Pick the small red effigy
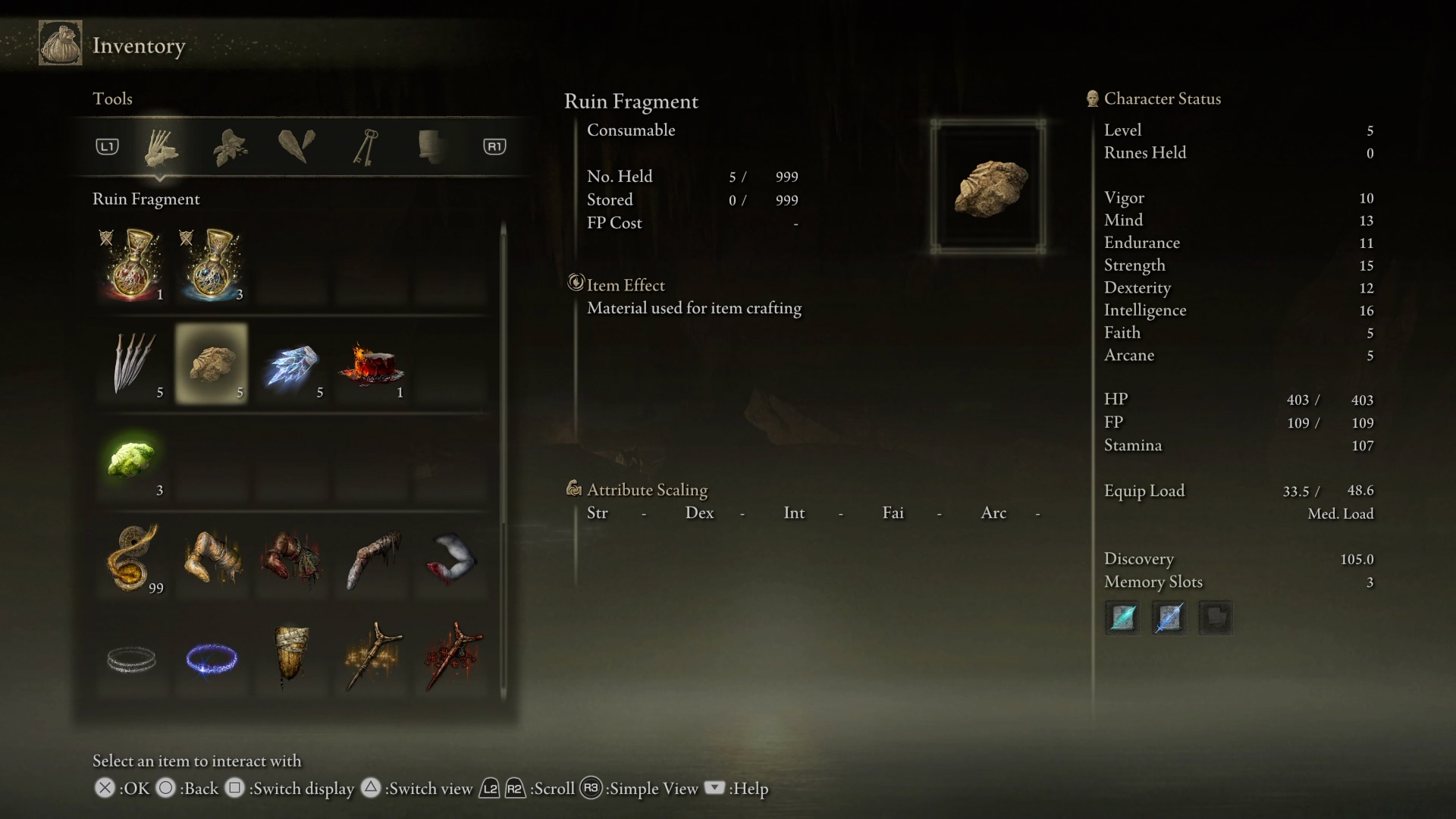This screenshot has width=1456, height=819. point(452,657)
